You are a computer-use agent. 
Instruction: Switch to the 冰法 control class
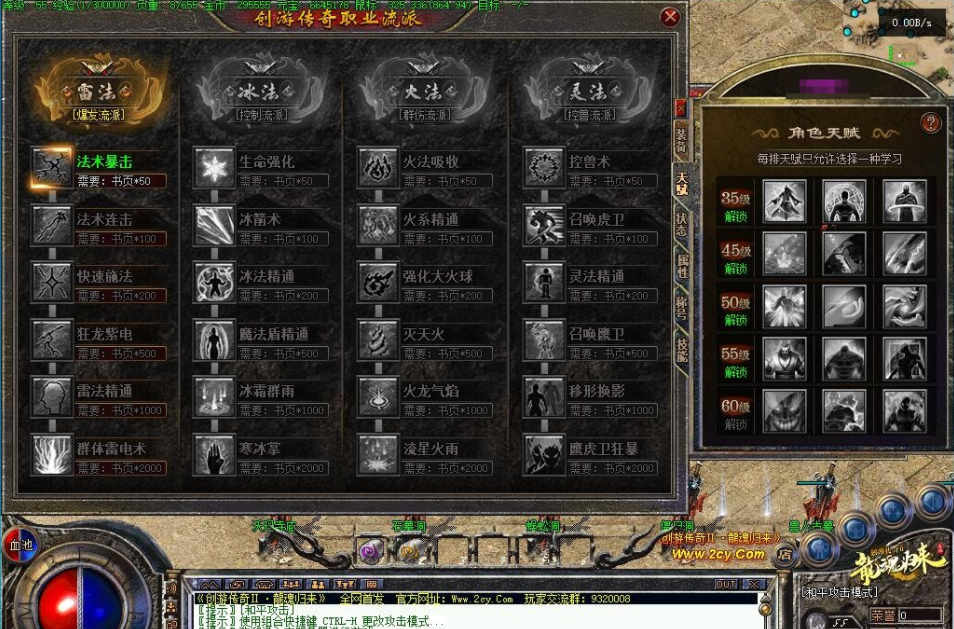pos(261,91)
